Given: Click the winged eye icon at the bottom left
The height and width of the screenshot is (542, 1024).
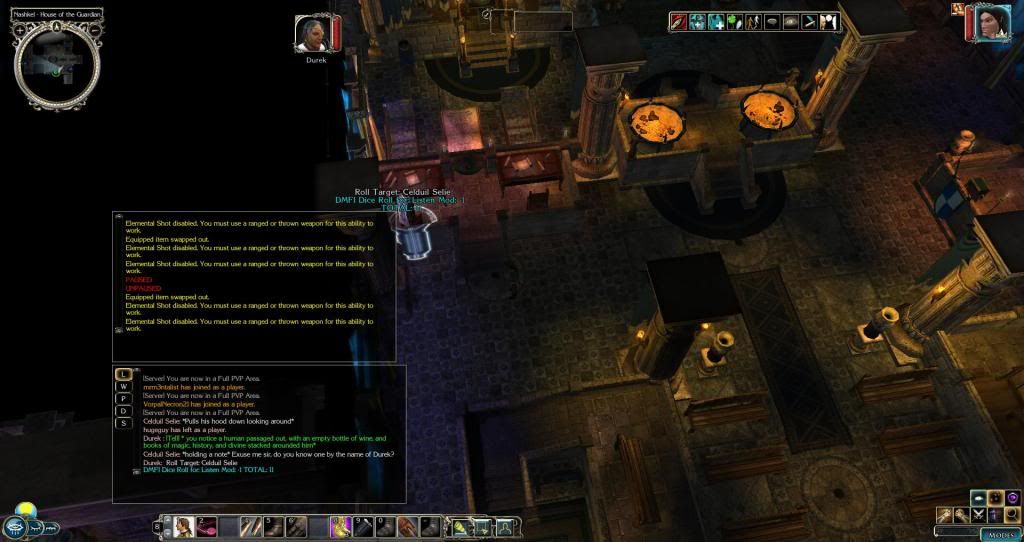Looking at the screenshot, I should [x=15, y=526].
